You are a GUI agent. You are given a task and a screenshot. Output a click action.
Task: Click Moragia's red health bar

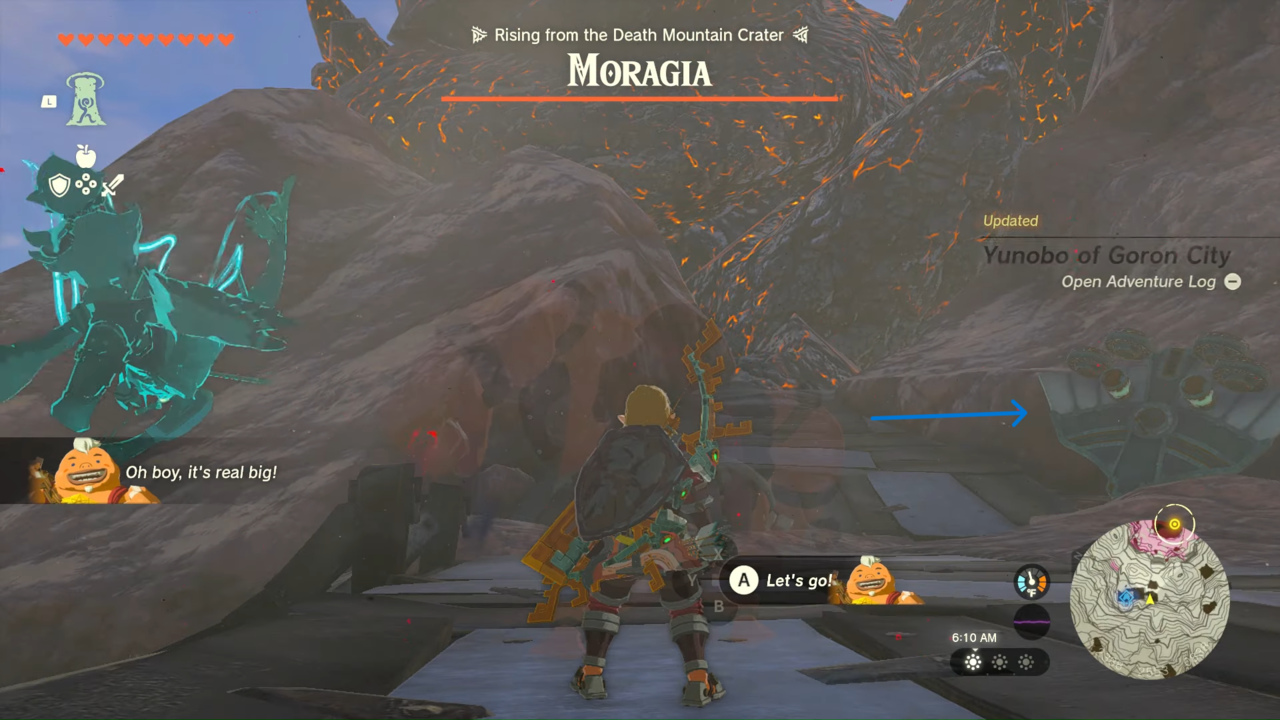pos(640,99)
